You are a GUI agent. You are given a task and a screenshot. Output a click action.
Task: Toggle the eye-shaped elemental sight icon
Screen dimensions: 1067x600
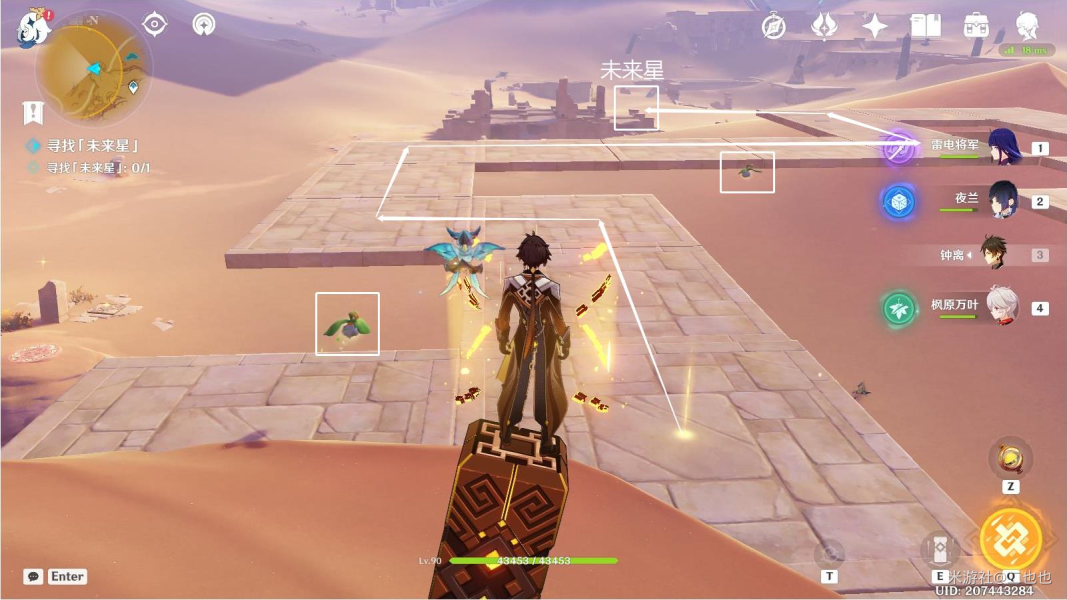155,24
